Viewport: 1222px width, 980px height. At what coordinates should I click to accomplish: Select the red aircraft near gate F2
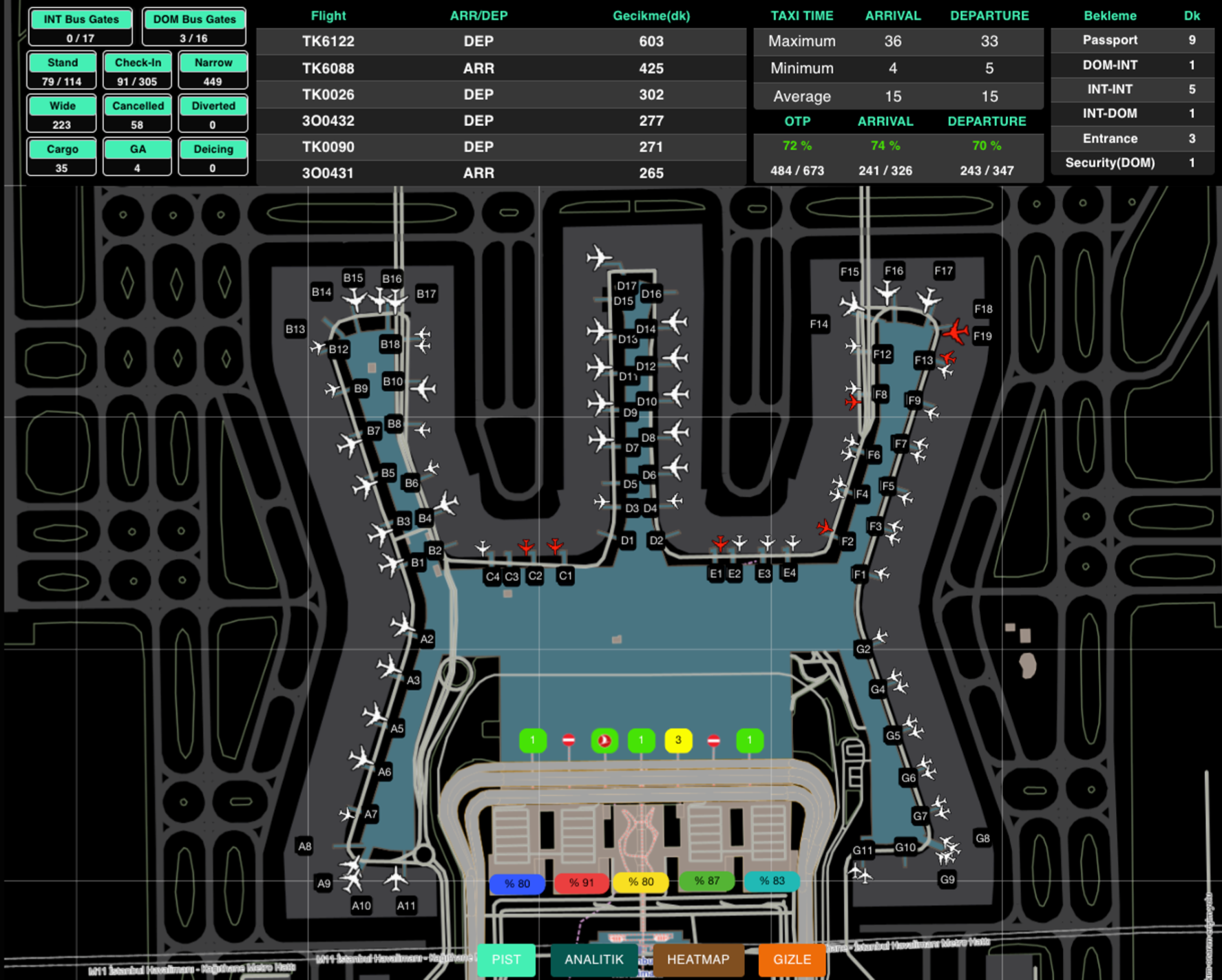[x=824, y=527]
